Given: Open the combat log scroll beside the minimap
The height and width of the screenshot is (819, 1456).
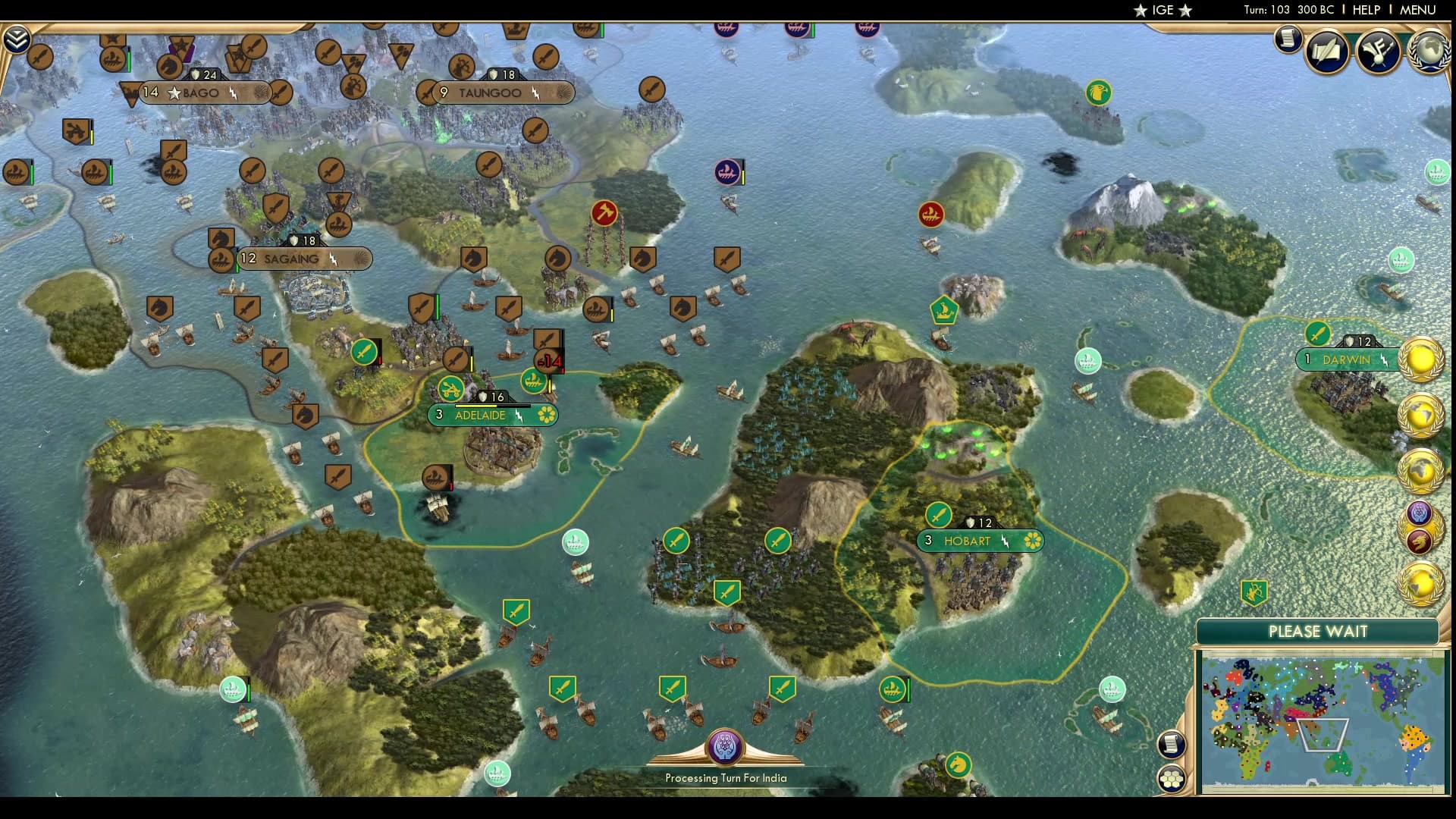Looking at the screenshot, I should (x=1172, y=745).
